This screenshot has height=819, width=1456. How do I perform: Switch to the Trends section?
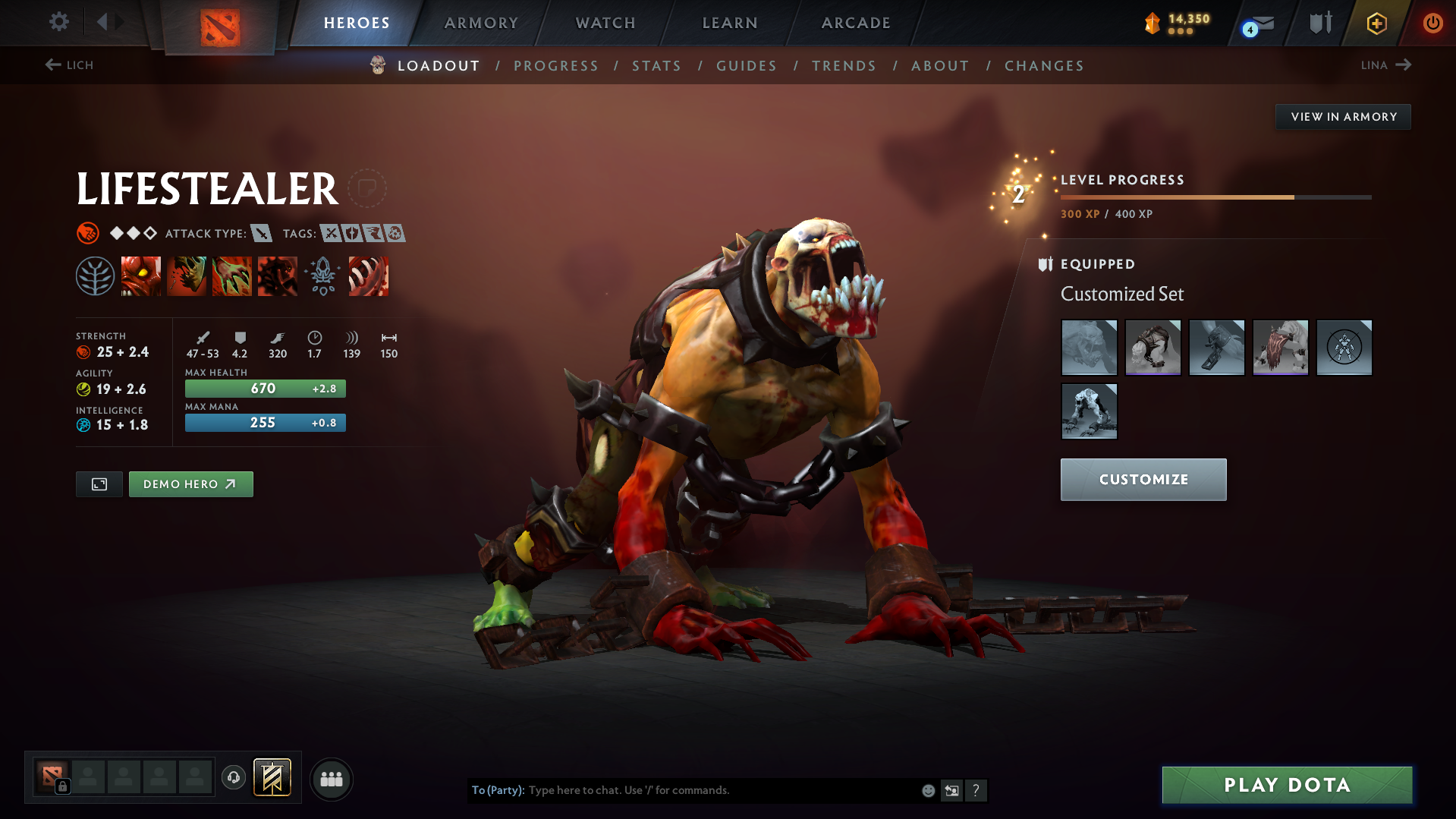844,66
